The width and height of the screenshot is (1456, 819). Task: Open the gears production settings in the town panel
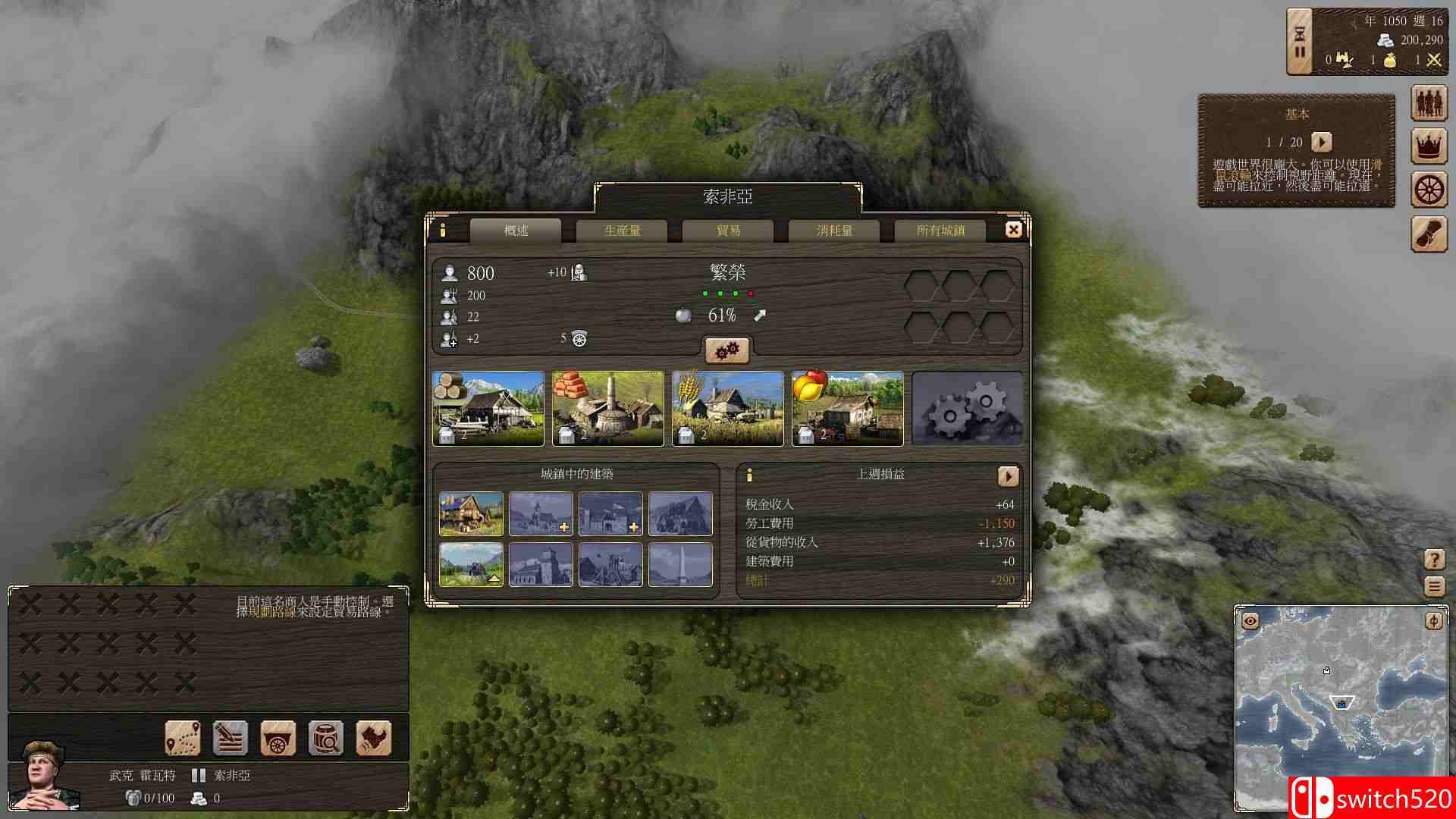click(727, 350)
